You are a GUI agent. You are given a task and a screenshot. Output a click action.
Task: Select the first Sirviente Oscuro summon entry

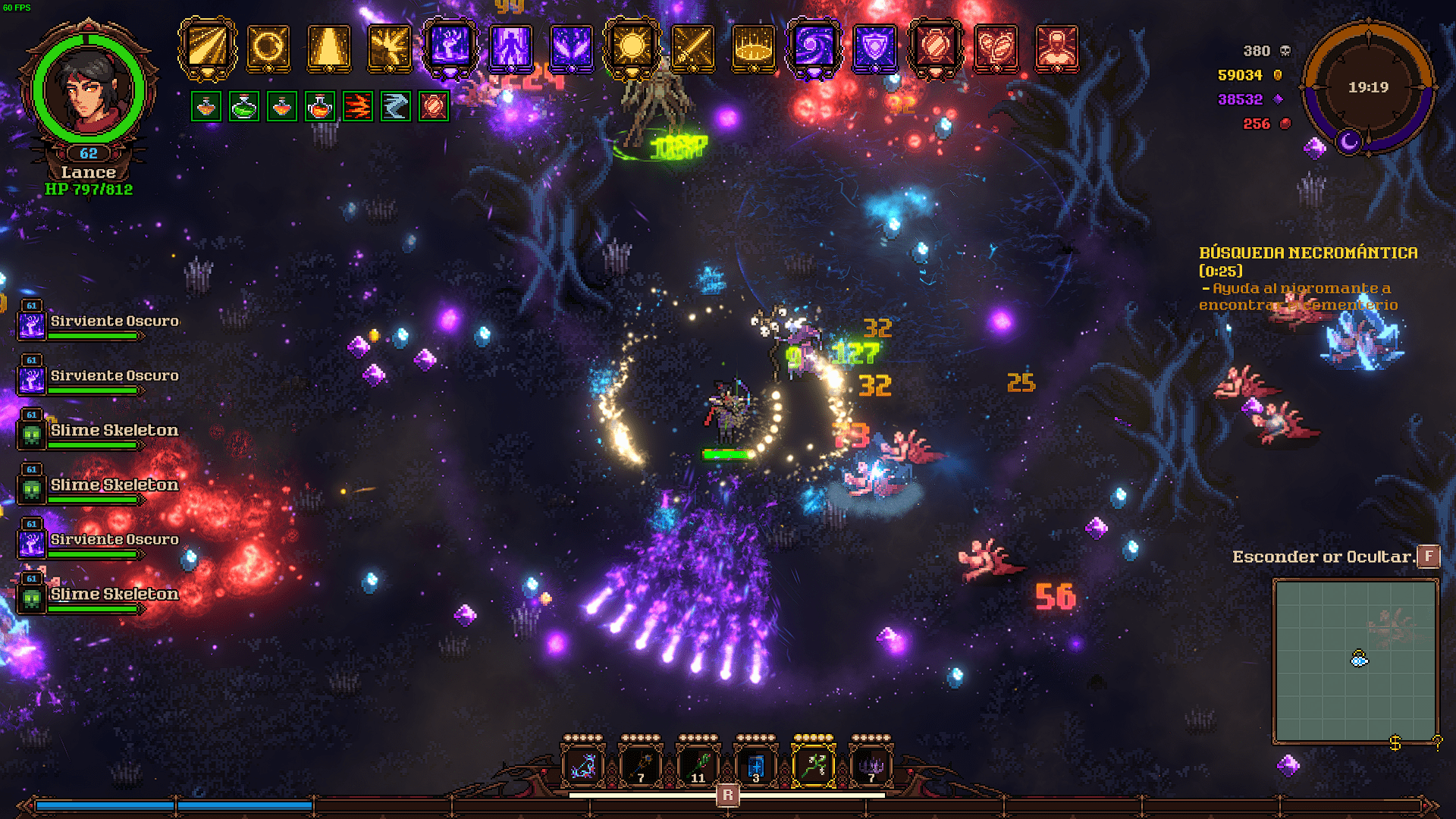coord(97,323)
